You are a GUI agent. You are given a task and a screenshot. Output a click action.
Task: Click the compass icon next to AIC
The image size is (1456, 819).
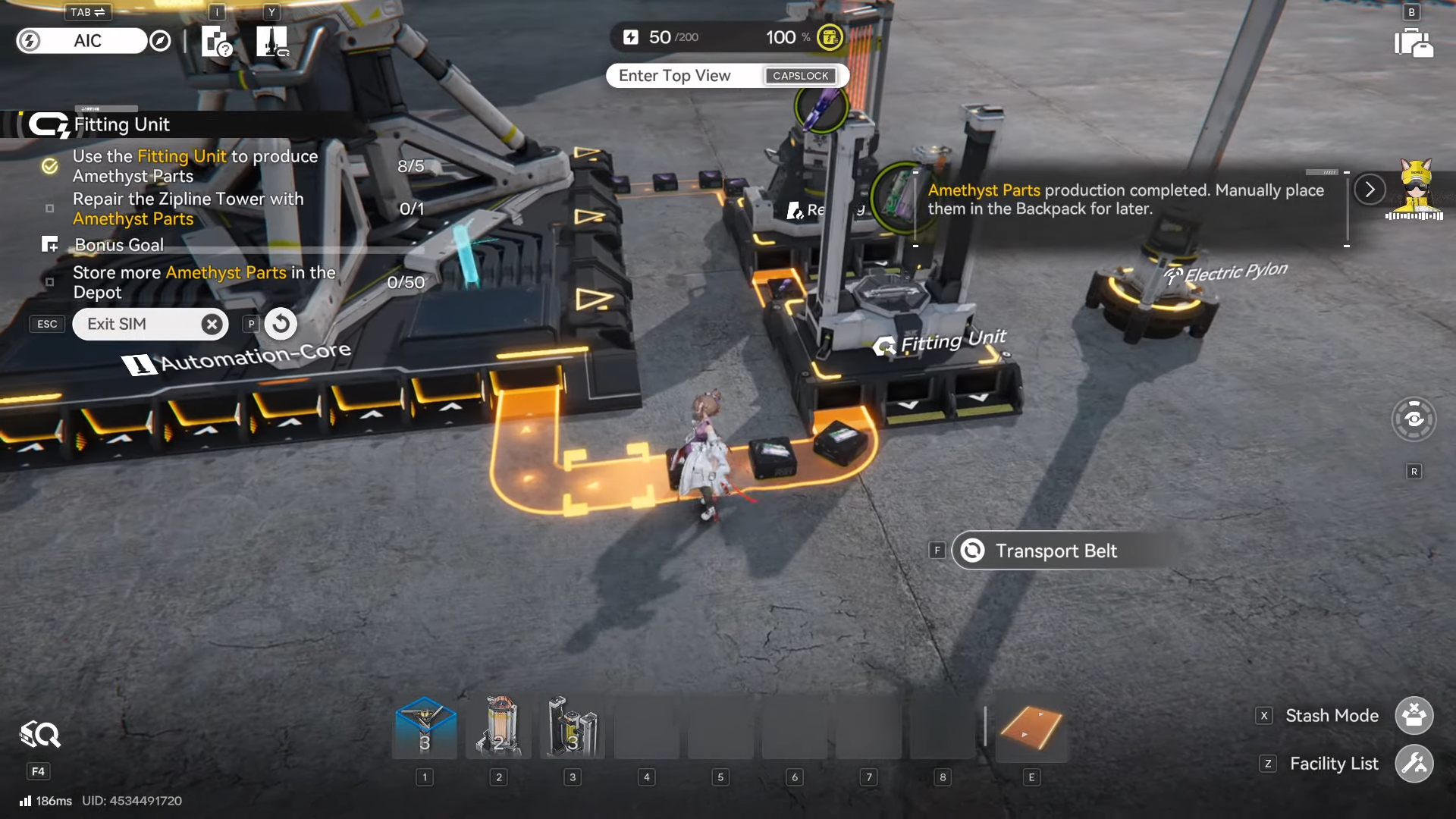click(x=160, y=41)
